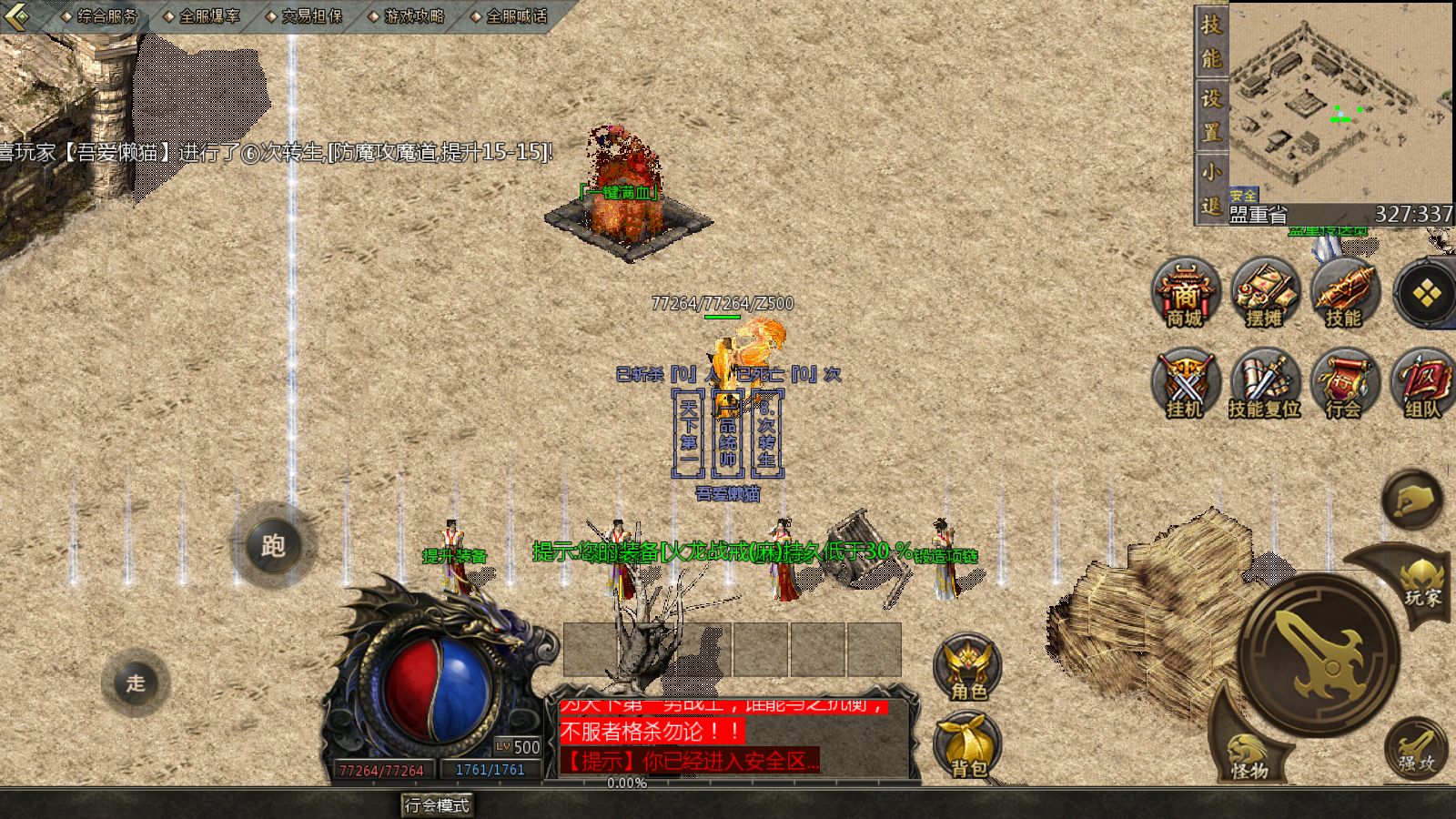Screen dimensions: 1456x819
Task: Activate 技能复位 skill reset
Action: (1264, 383)
